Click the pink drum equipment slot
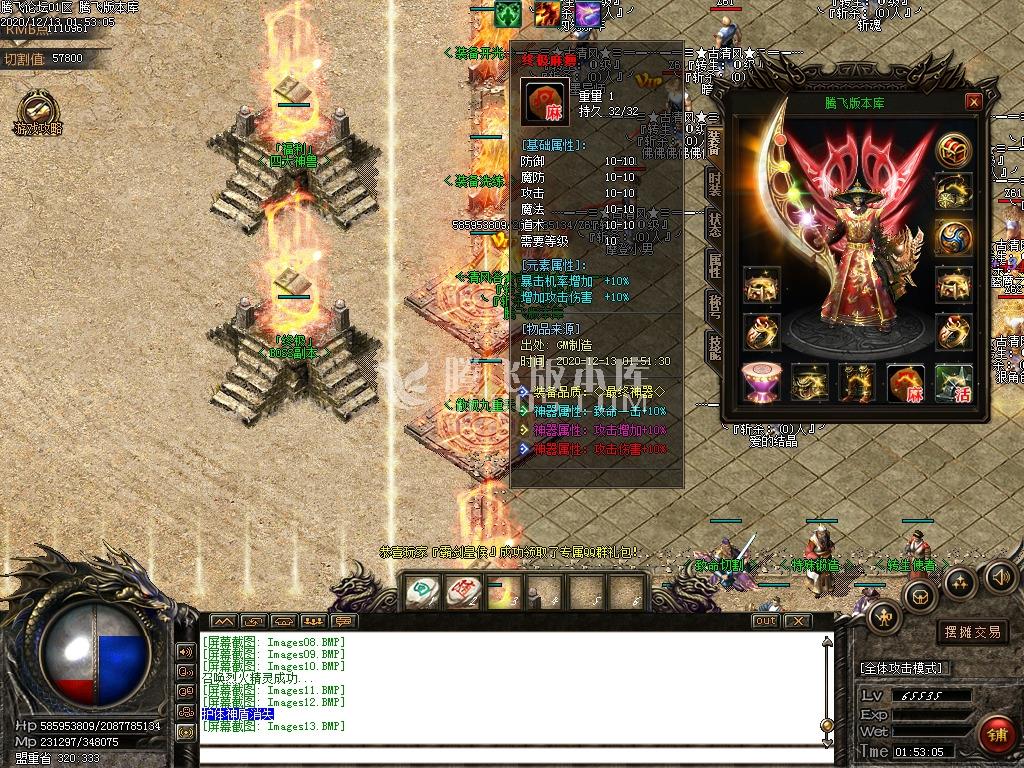The width and height of the screenshot is (1024, 768). [x=761, y=383]
